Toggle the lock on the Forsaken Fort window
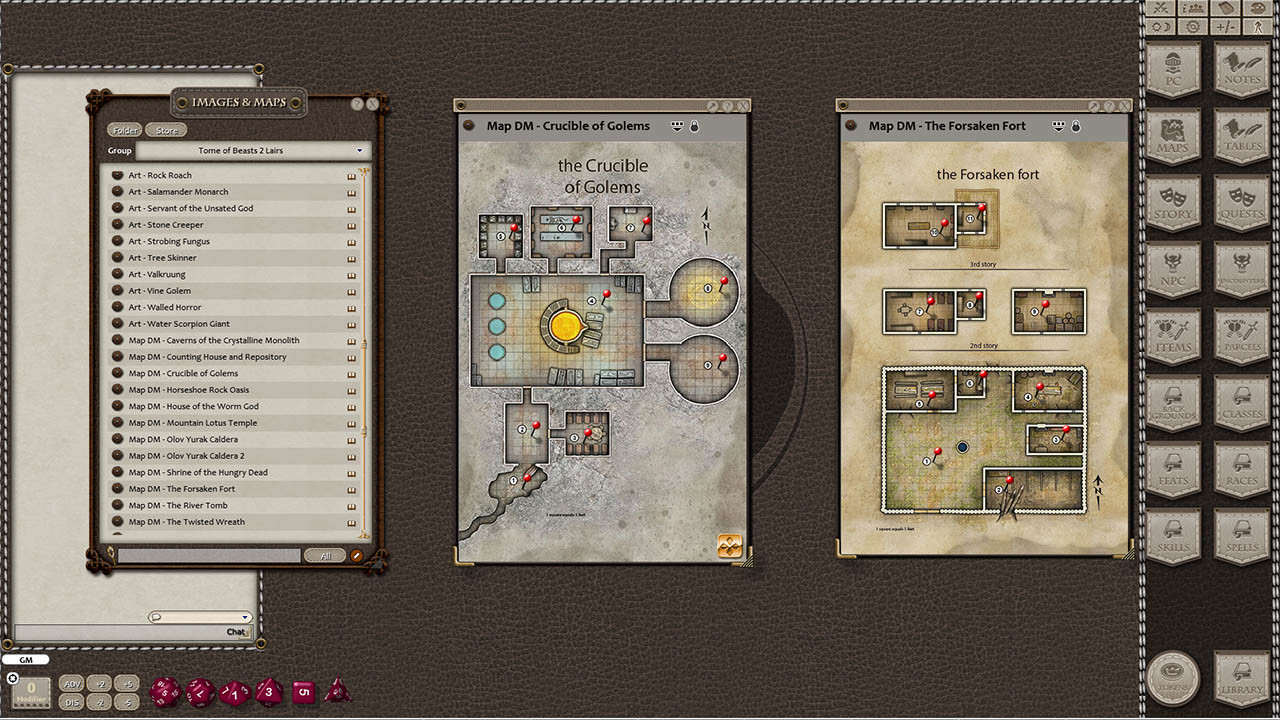1280x720 pixels. [1078, 126]
